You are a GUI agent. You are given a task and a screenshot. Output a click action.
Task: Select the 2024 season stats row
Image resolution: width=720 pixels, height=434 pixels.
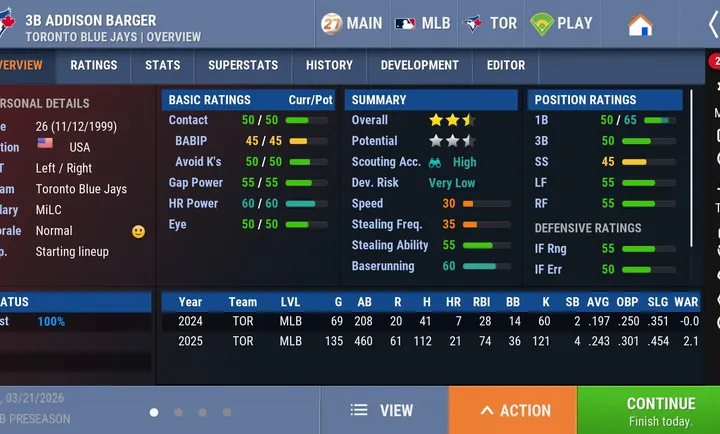(430, 321)
